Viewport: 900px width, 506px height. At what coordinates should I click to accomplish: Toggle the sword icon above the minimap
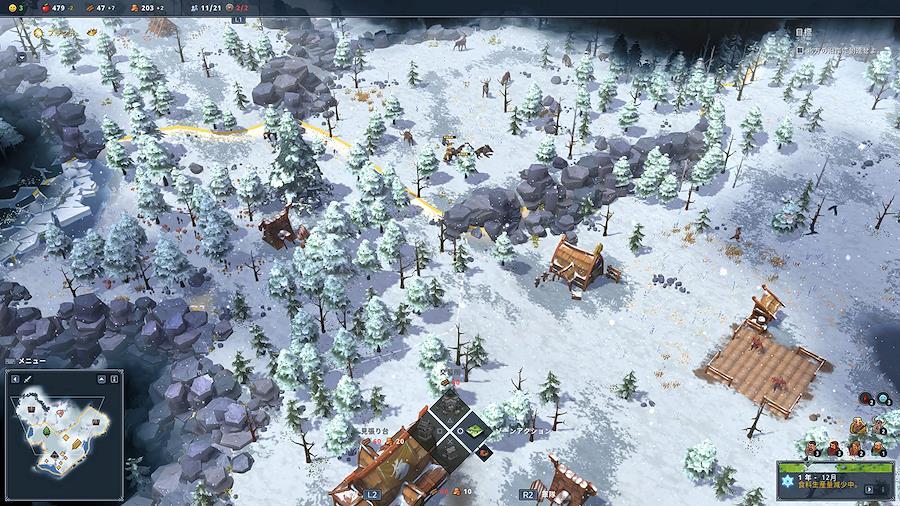click(27, 379)
